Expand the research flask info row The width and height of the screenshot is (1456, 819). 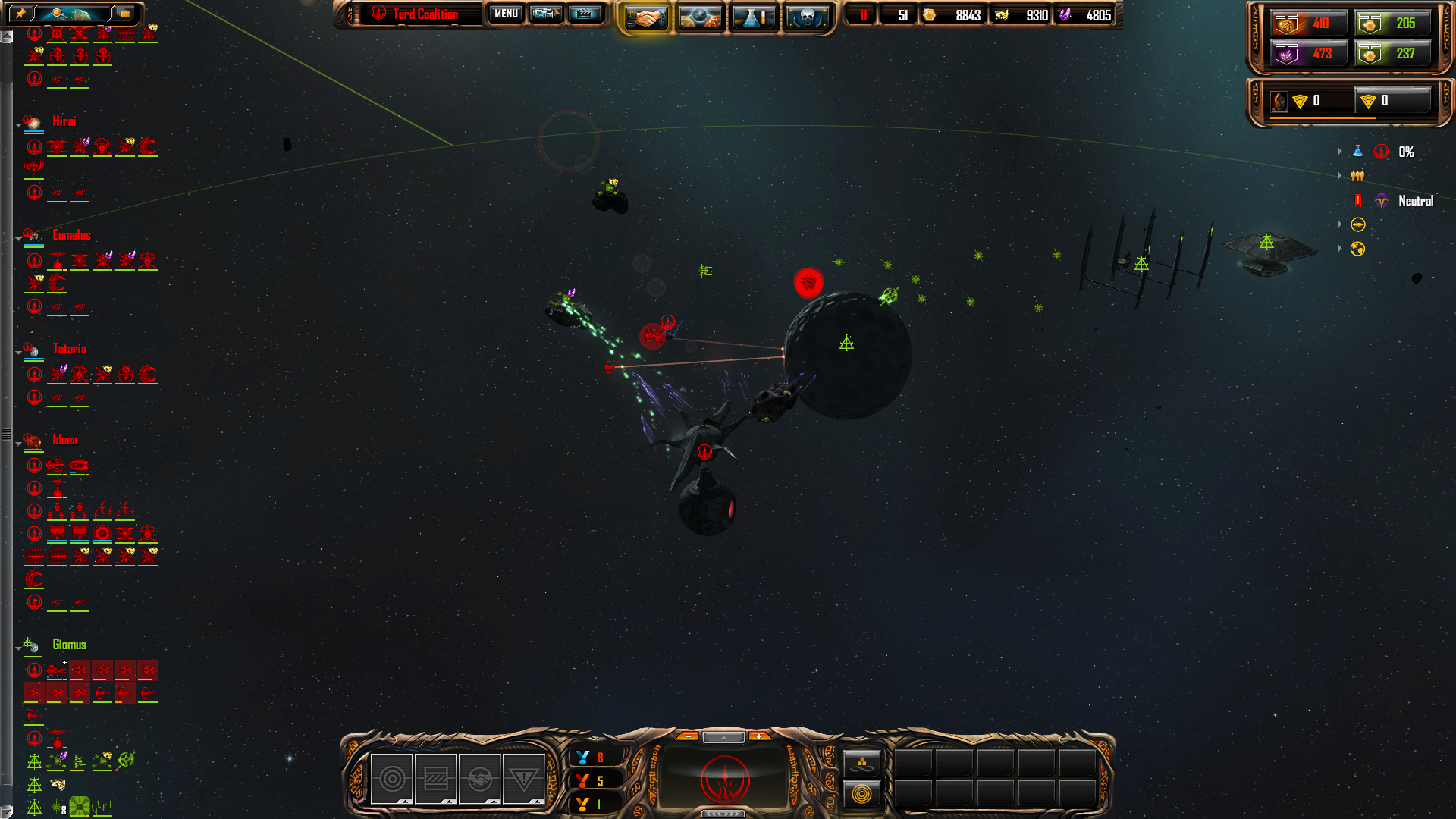tap(1341, 152)
